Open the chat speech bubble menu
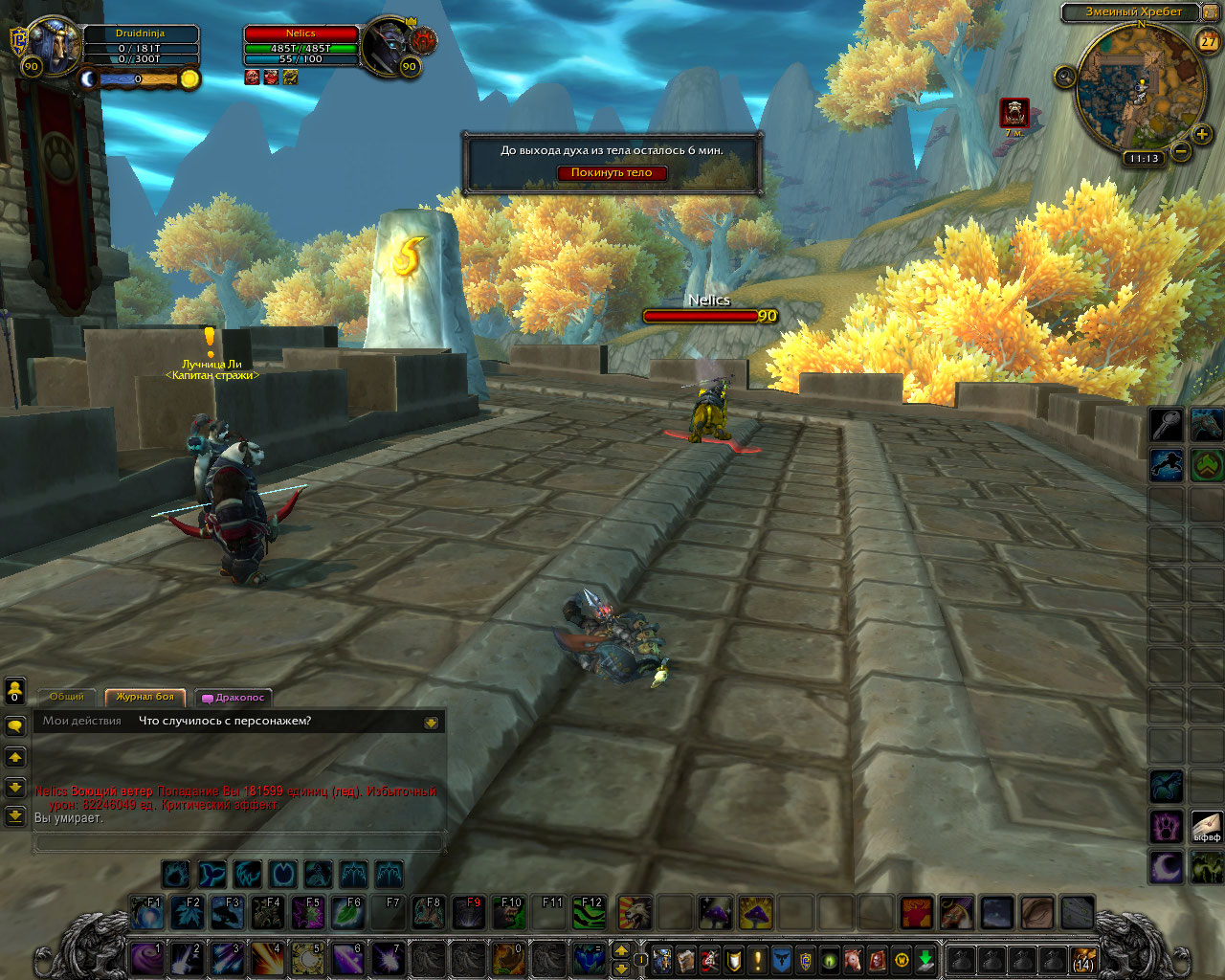The height and width of the screenshot is (980, 1225). click(x=15, y=726)
